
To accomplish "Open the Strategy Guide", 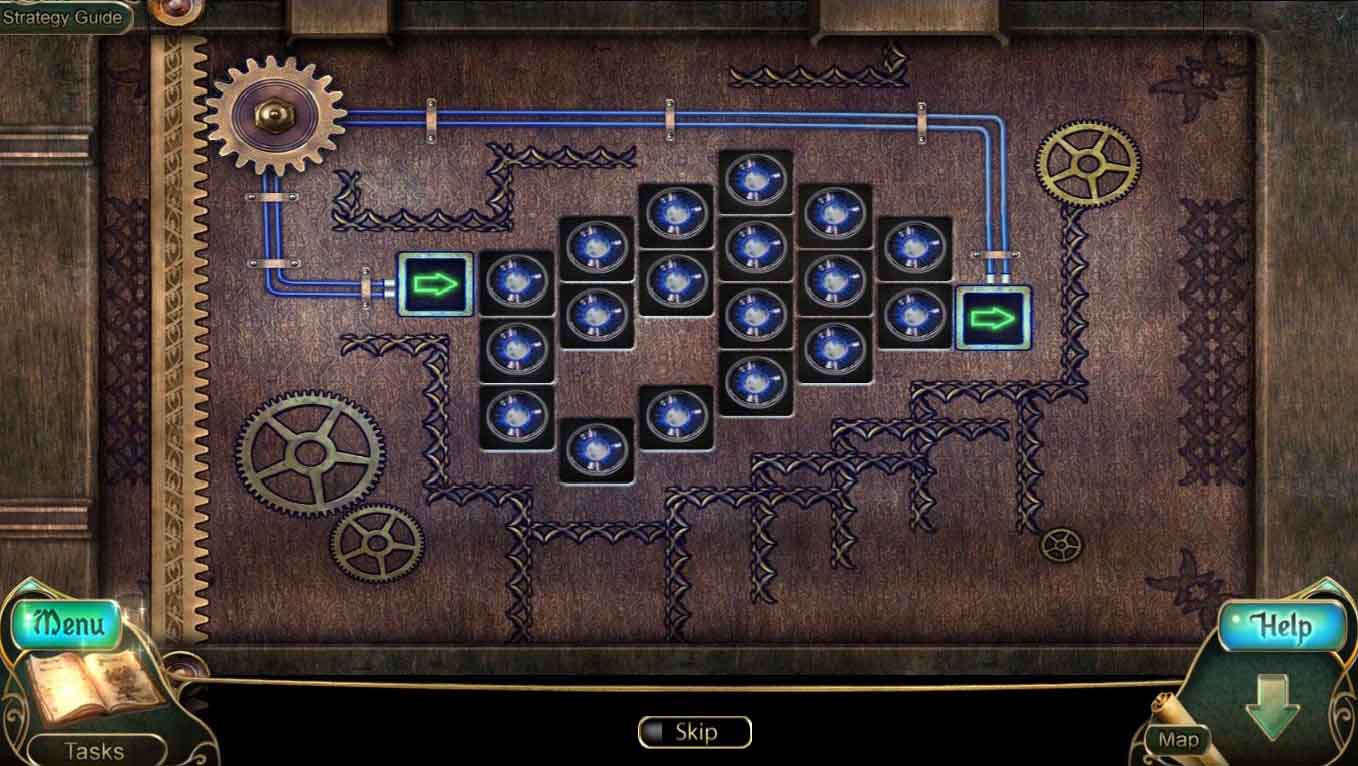I will [62, 16].
